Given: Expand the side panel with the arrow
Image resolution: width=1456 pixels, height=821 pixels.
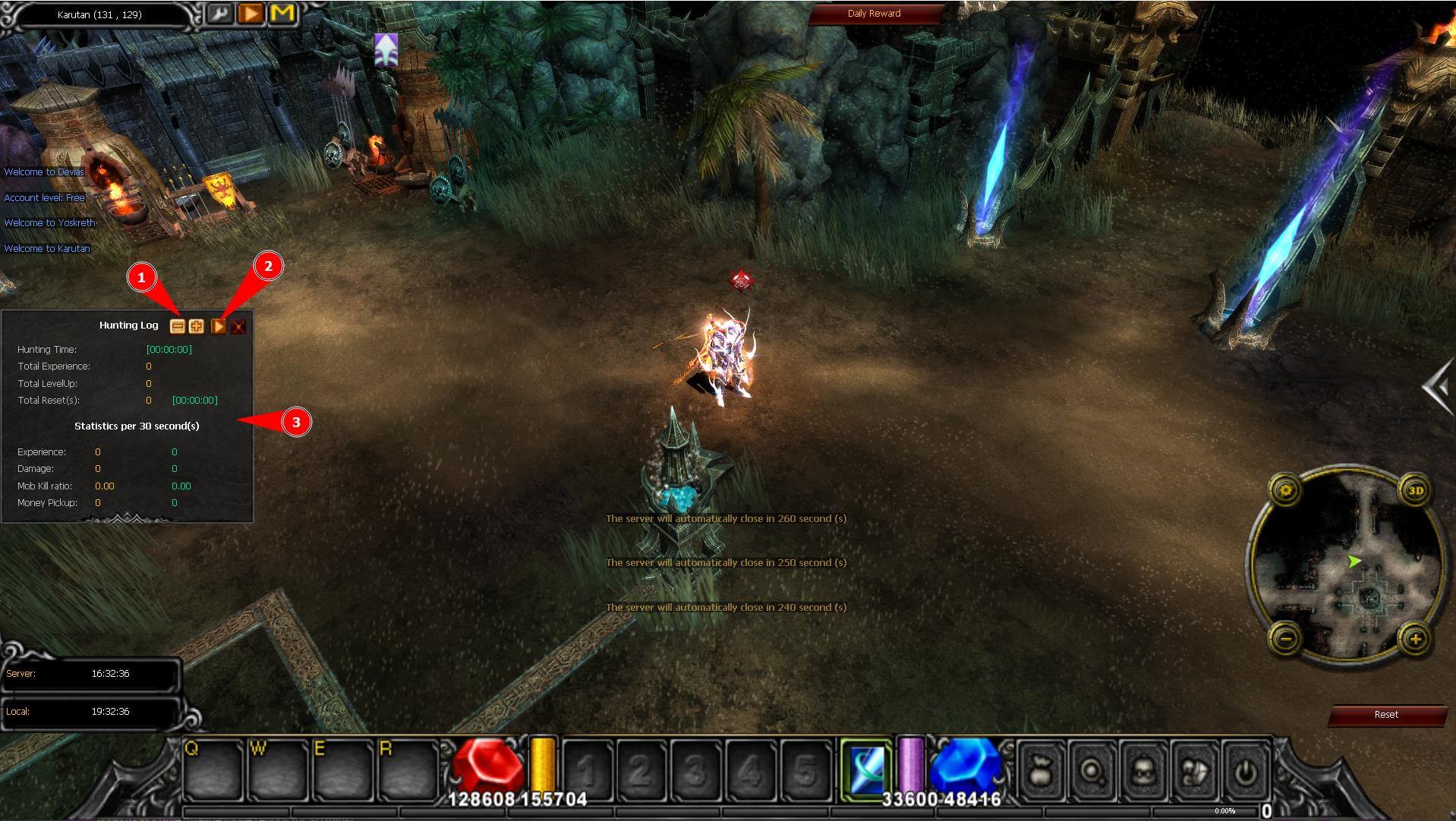Looking at the screenshot, I should point(1438,388).
